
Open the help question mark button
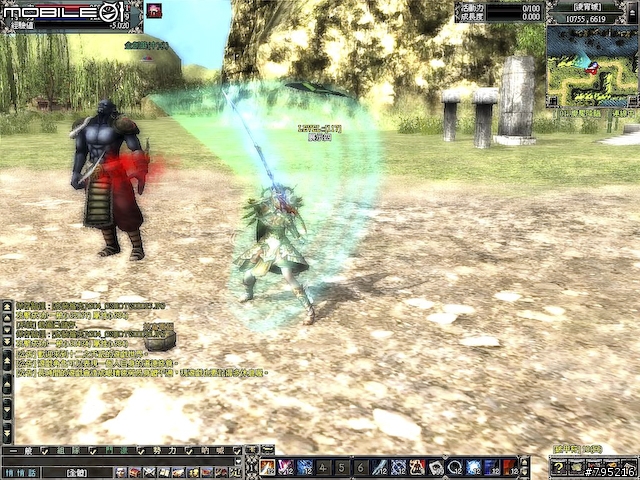pyautogui.click(x=558, y=468)
